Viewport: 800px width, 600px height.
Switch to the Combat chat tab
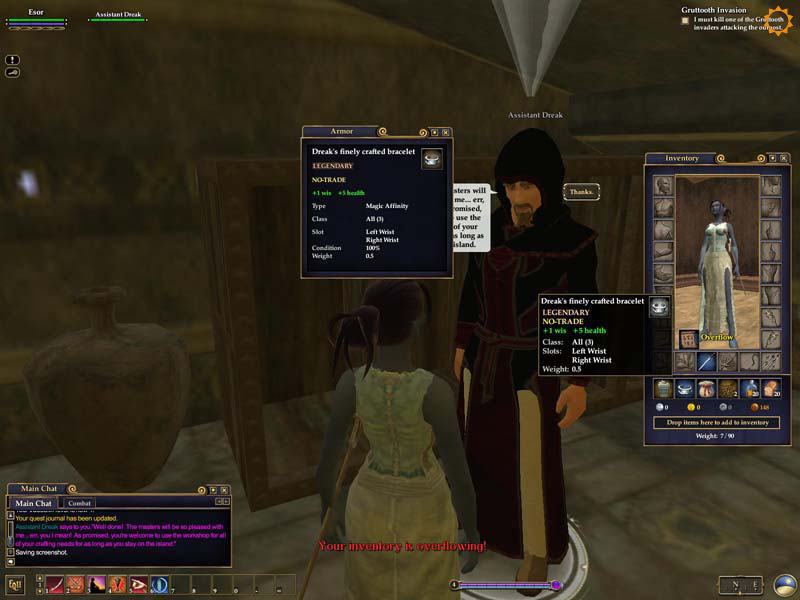79,503
